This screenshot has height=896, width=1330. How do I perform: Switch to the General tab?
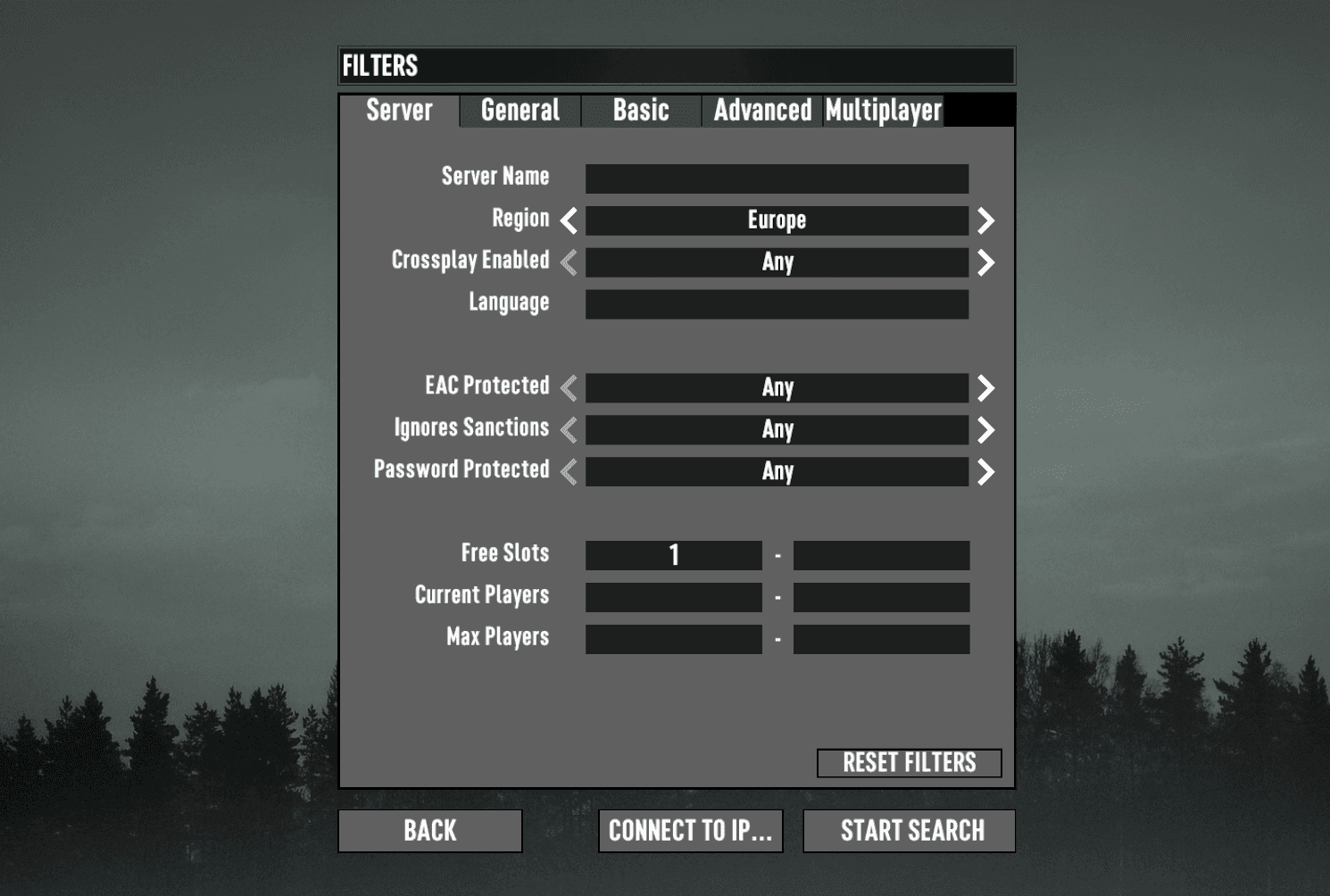(x=519, y=111)
